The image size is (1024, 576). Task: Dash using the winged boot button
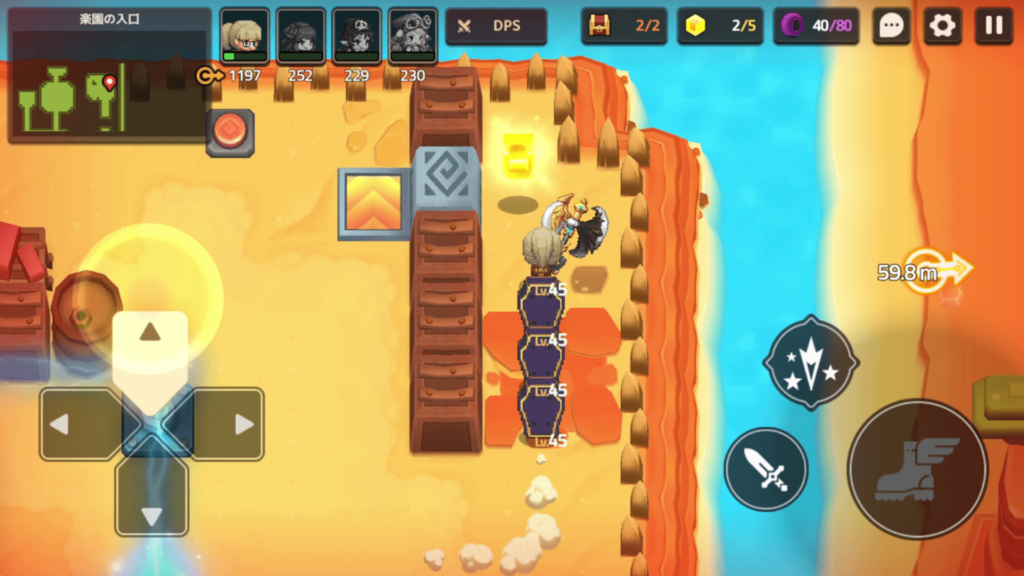(917, 469)
